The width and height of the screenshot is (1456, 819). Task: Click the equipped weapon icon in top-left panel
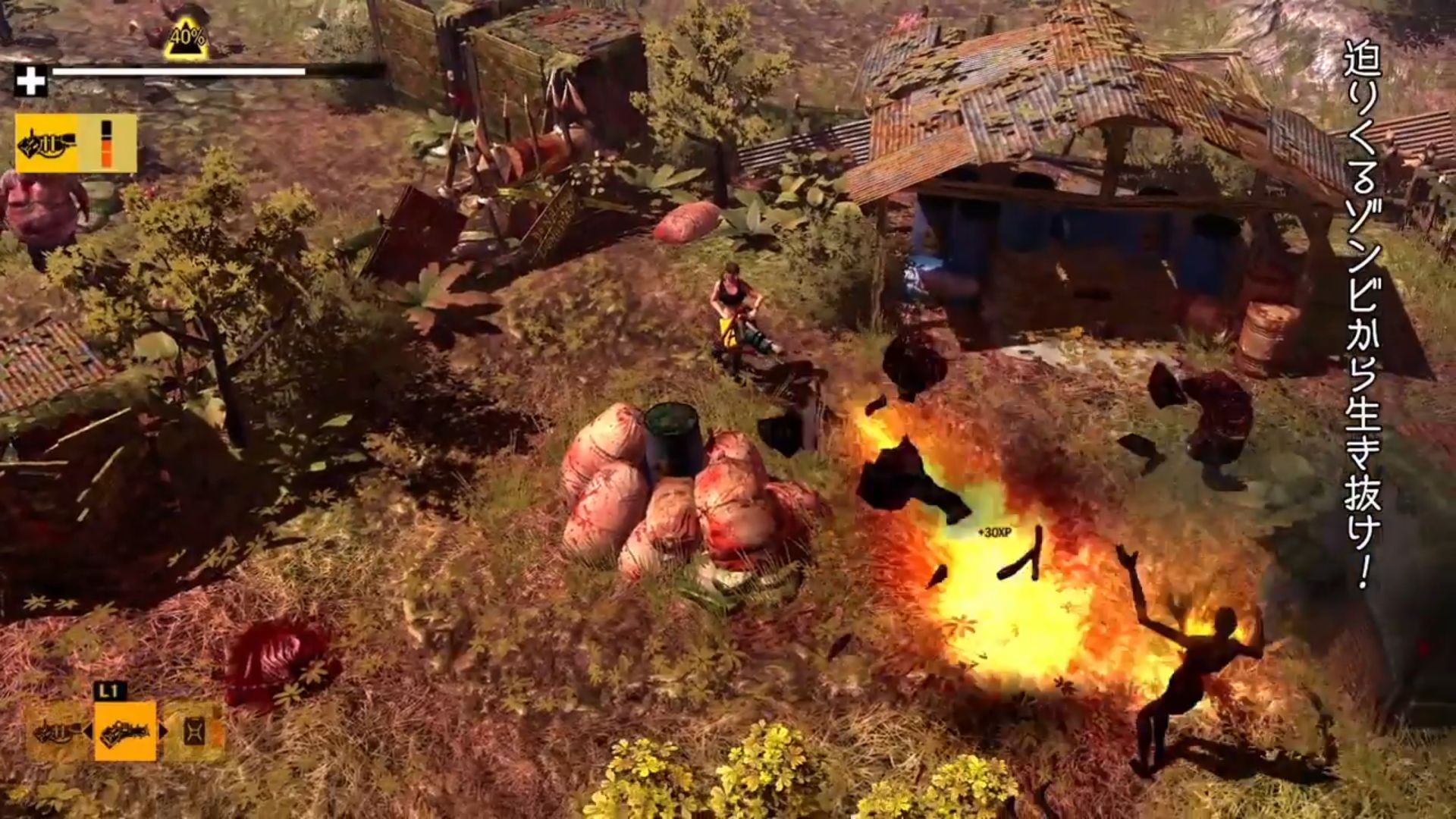point(47,146)
